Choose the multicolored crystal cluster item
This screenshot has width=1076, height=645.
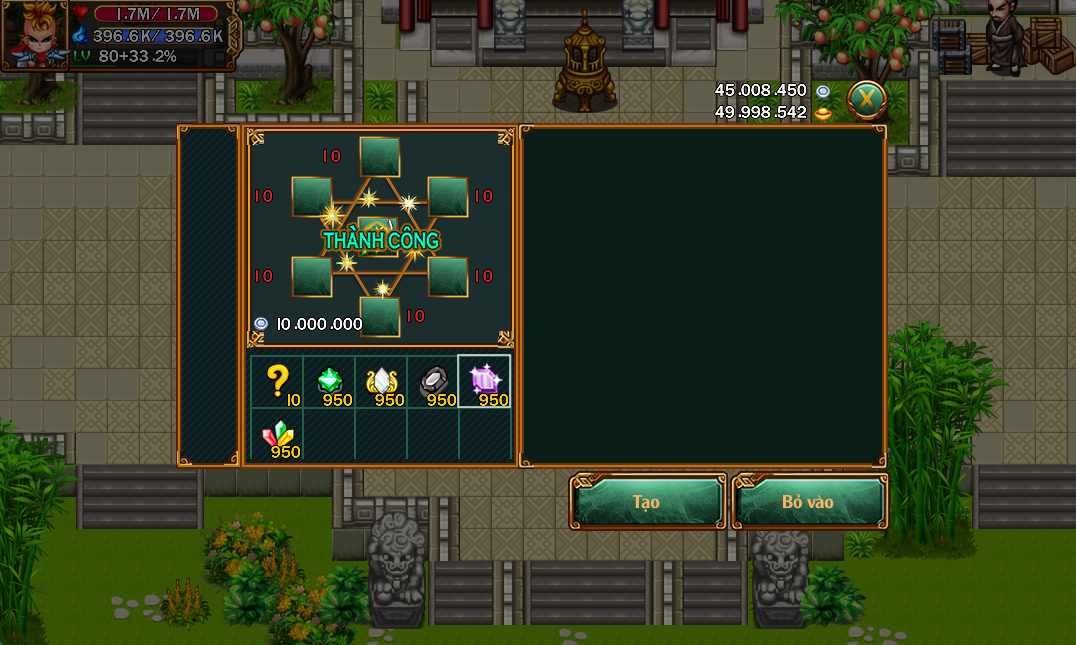(x=277, y=434)
